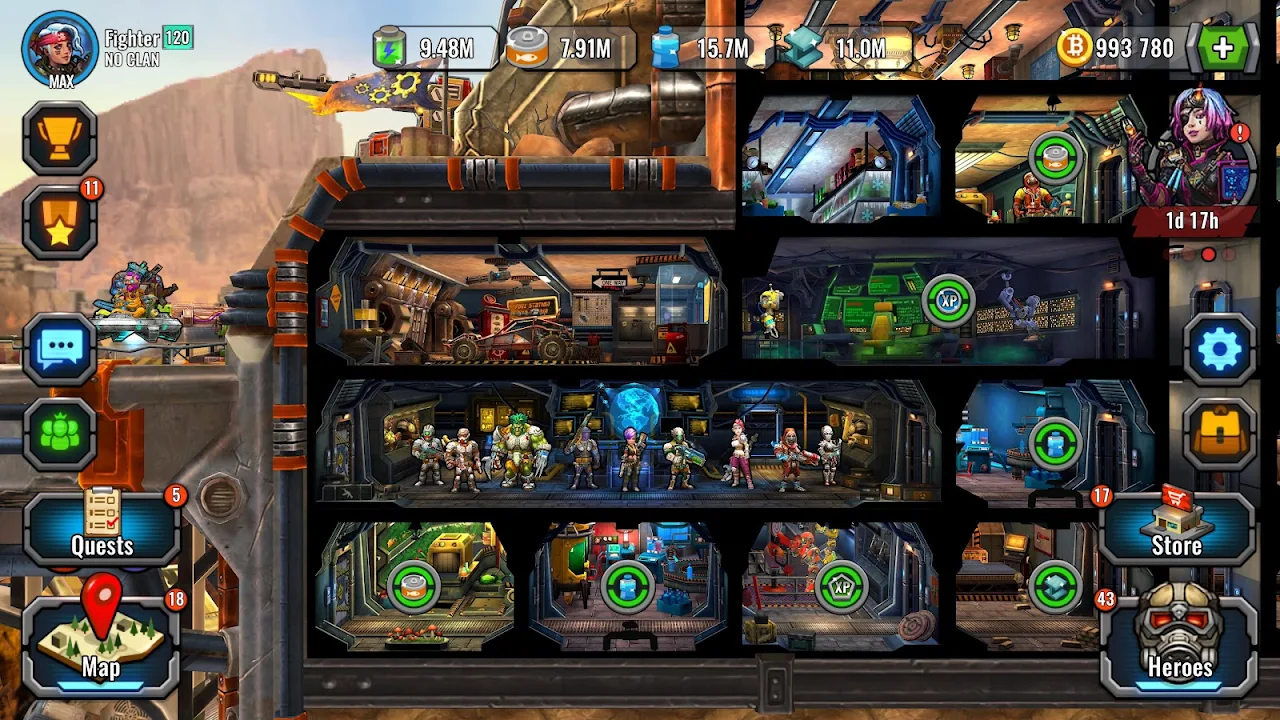Collect metal ingot from the bottom-right room
This screenshot has width=1280, height=720.
pyautogui.click(x=1055, y=587)
